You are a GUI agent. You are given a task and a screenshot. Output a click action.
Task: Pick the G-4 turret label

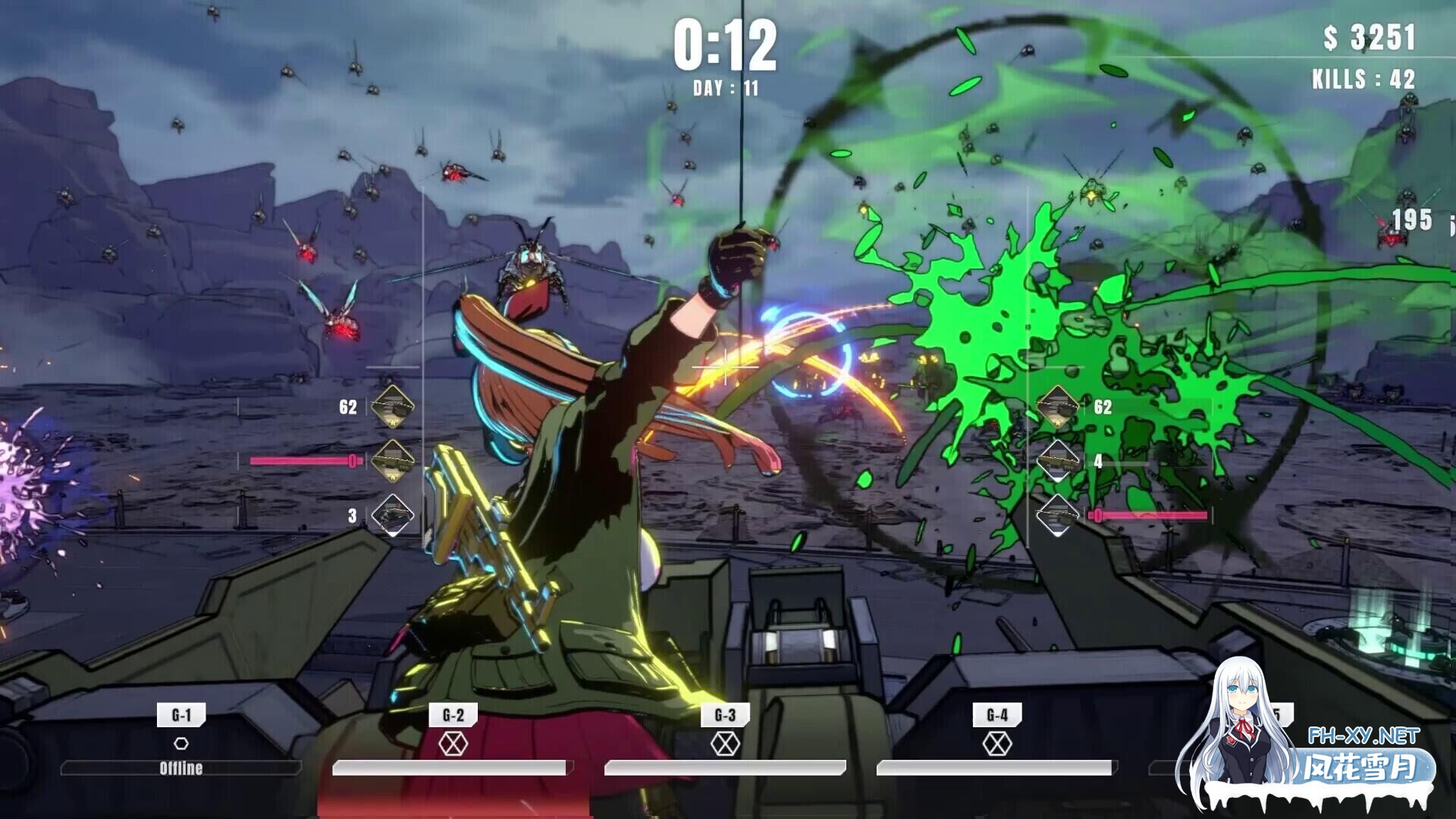click(997, 715)
